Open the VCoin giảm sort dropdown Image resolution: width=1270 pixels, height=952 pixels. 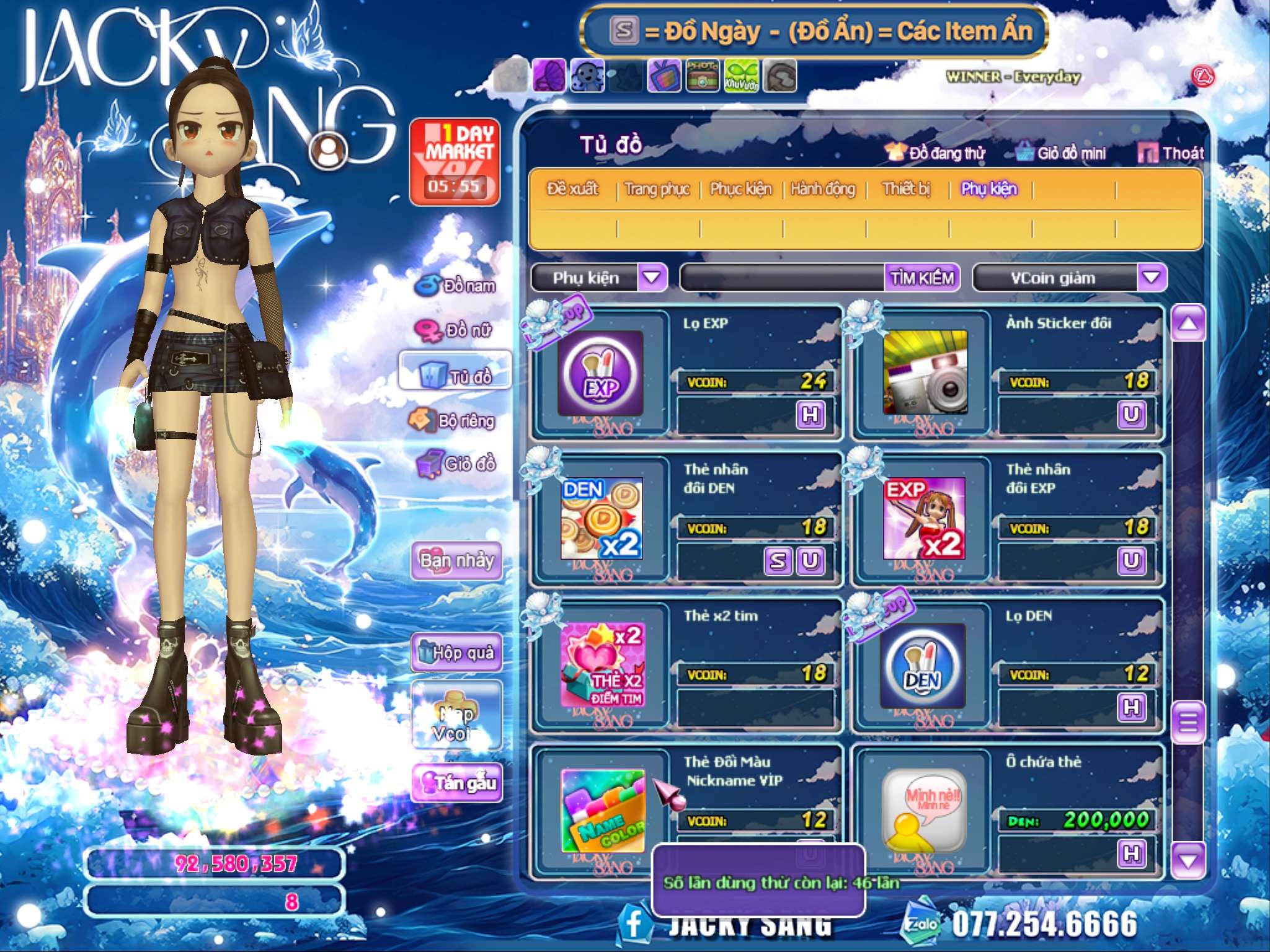point(1151,277)
